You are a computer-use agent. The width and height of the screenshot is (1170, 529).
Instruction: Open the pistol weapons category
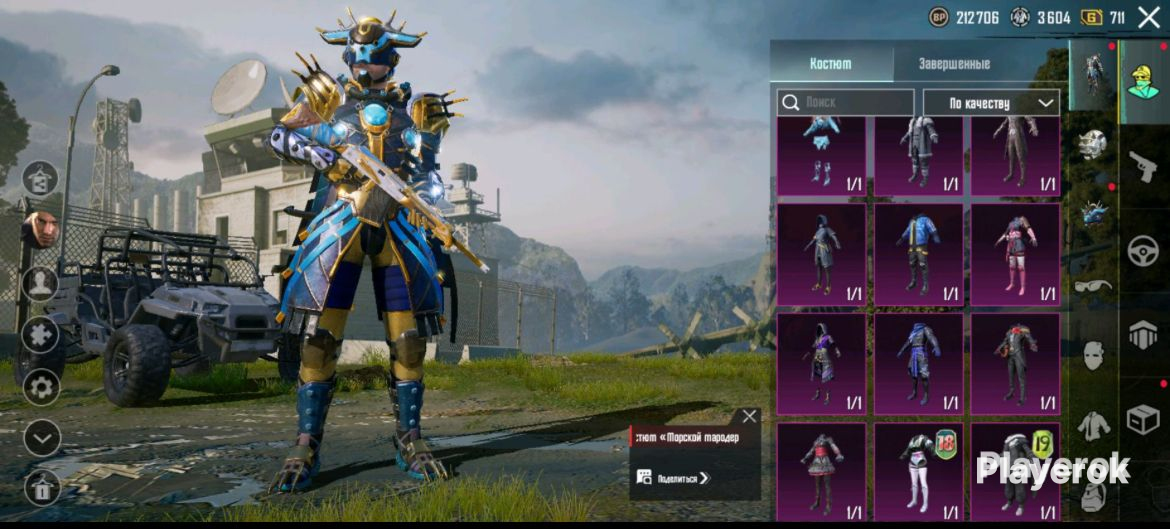coord(1143,166)
